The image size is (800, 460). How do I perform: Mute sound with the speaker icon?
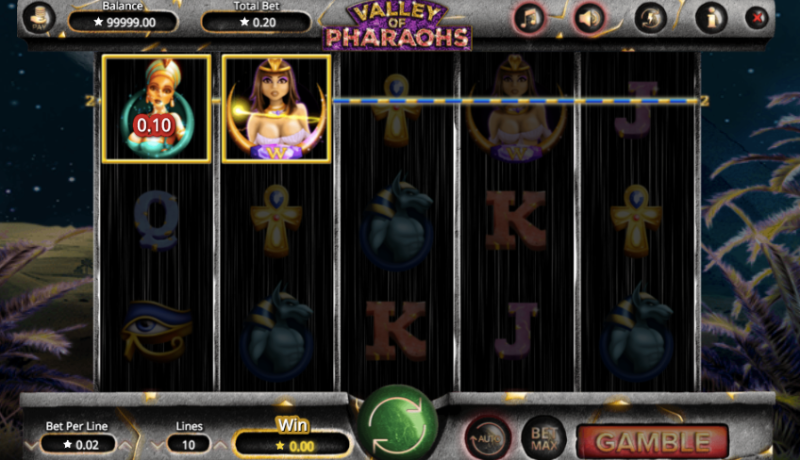pos(589,18)
